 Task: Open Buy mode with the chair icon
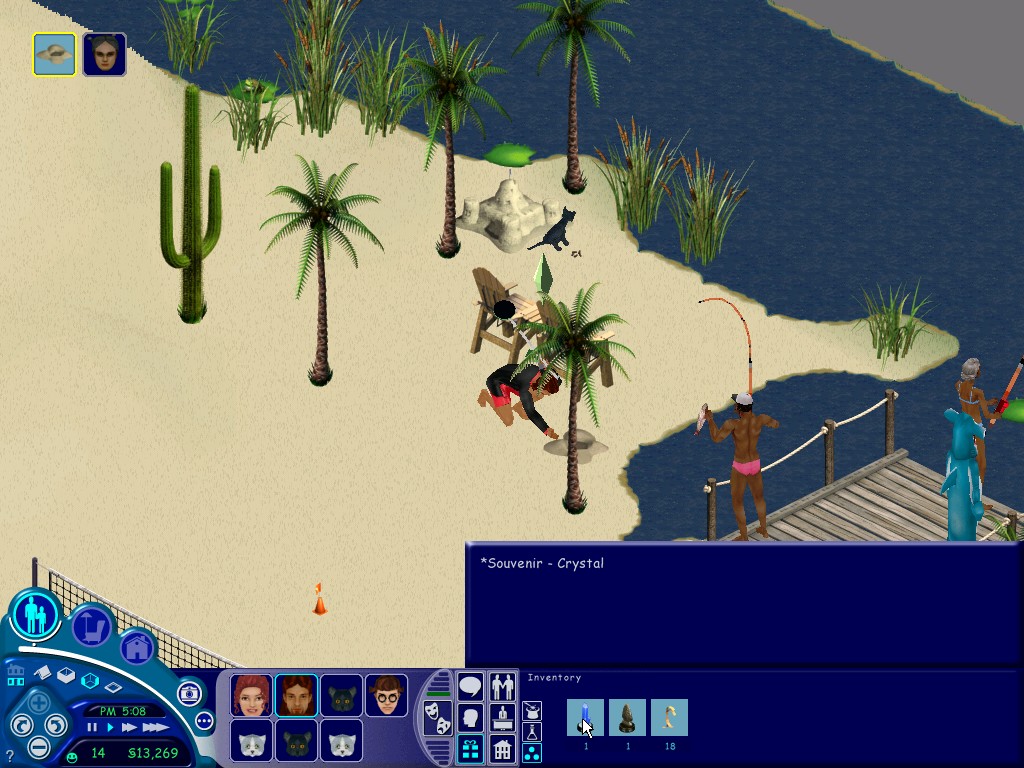coord(93,627)
